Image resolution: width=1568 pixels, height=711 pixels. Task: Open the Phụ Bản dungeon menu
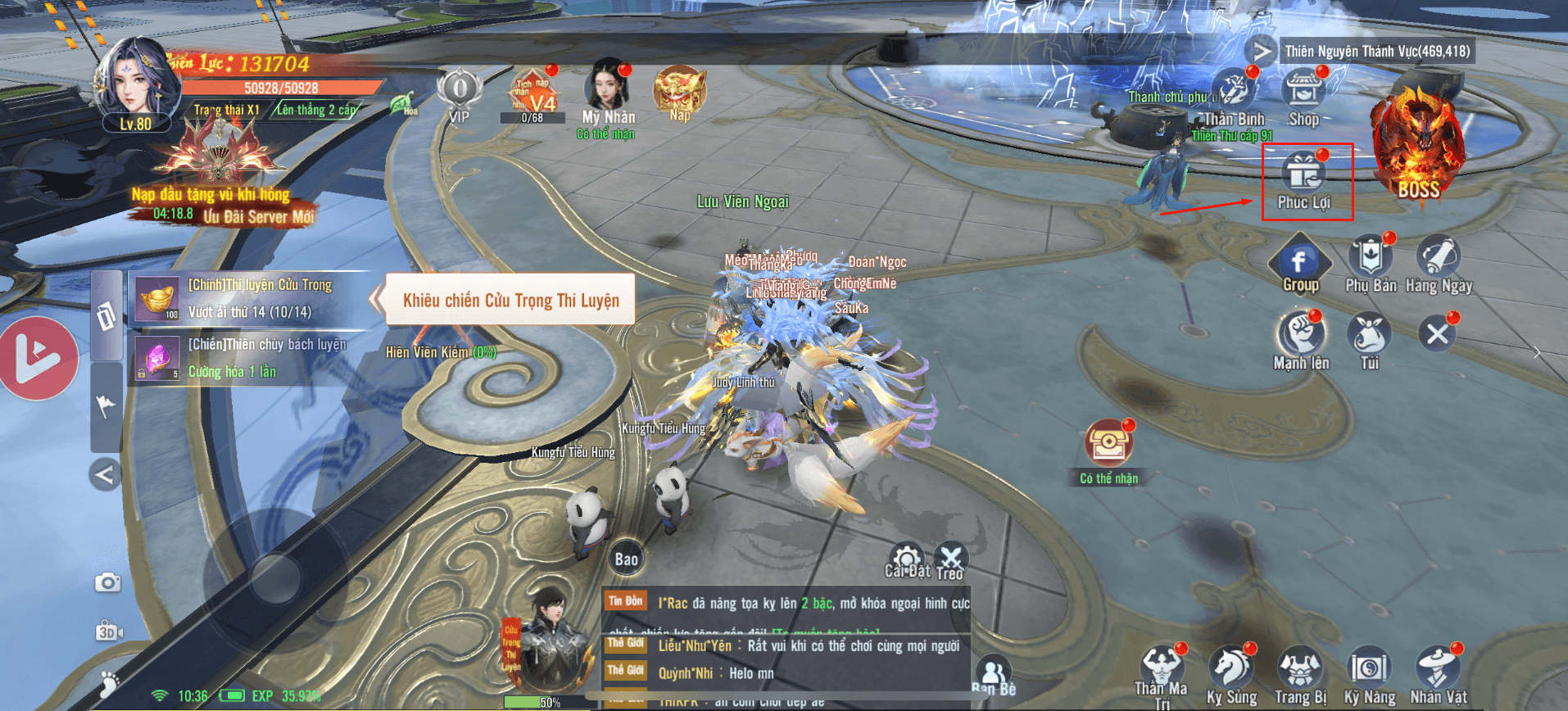(1370, 259)
